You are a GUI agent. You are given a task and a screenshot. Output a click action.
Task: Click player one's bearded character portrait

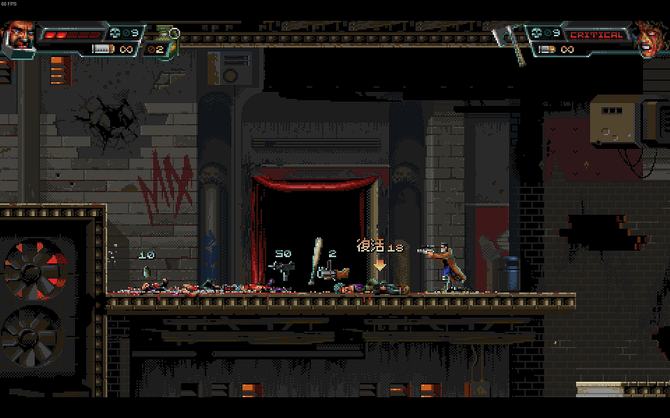click(x=20, y=38)
